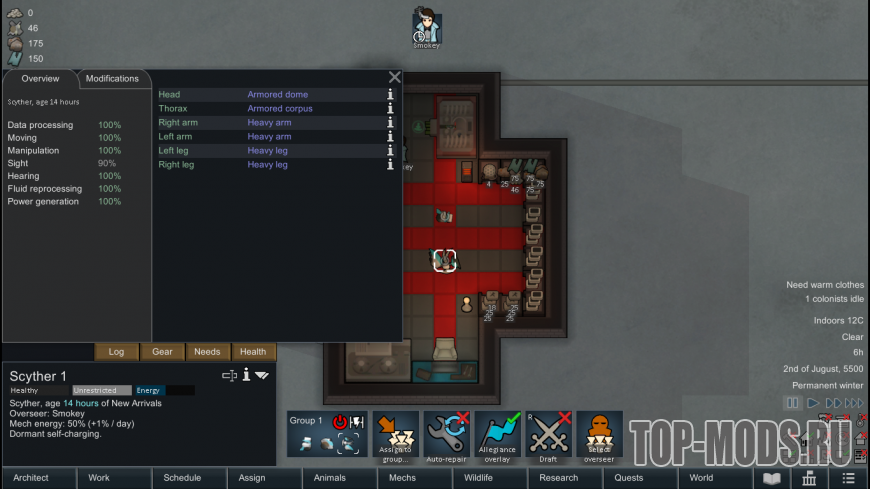
Task: Open the Architect menu
Action: pos(31,478)
